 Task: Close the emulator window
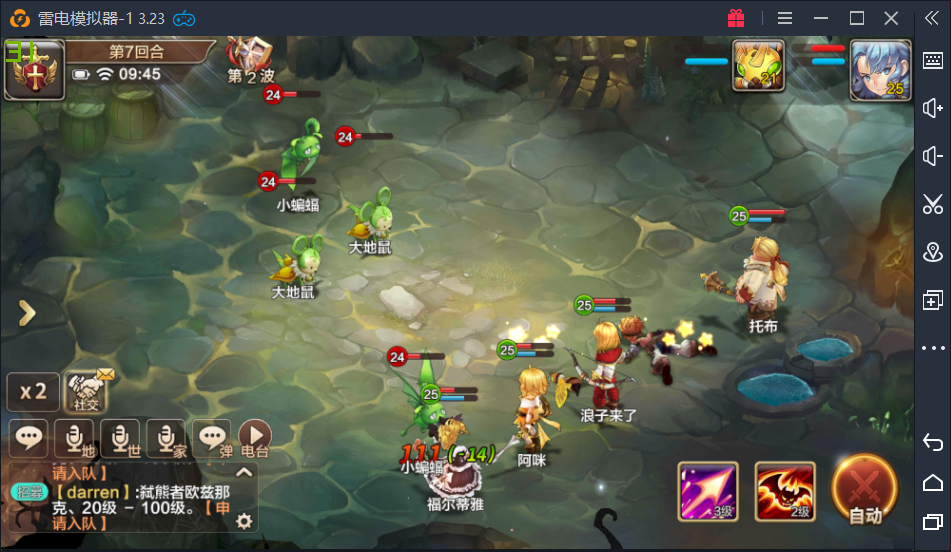click(x=891, y=18)
